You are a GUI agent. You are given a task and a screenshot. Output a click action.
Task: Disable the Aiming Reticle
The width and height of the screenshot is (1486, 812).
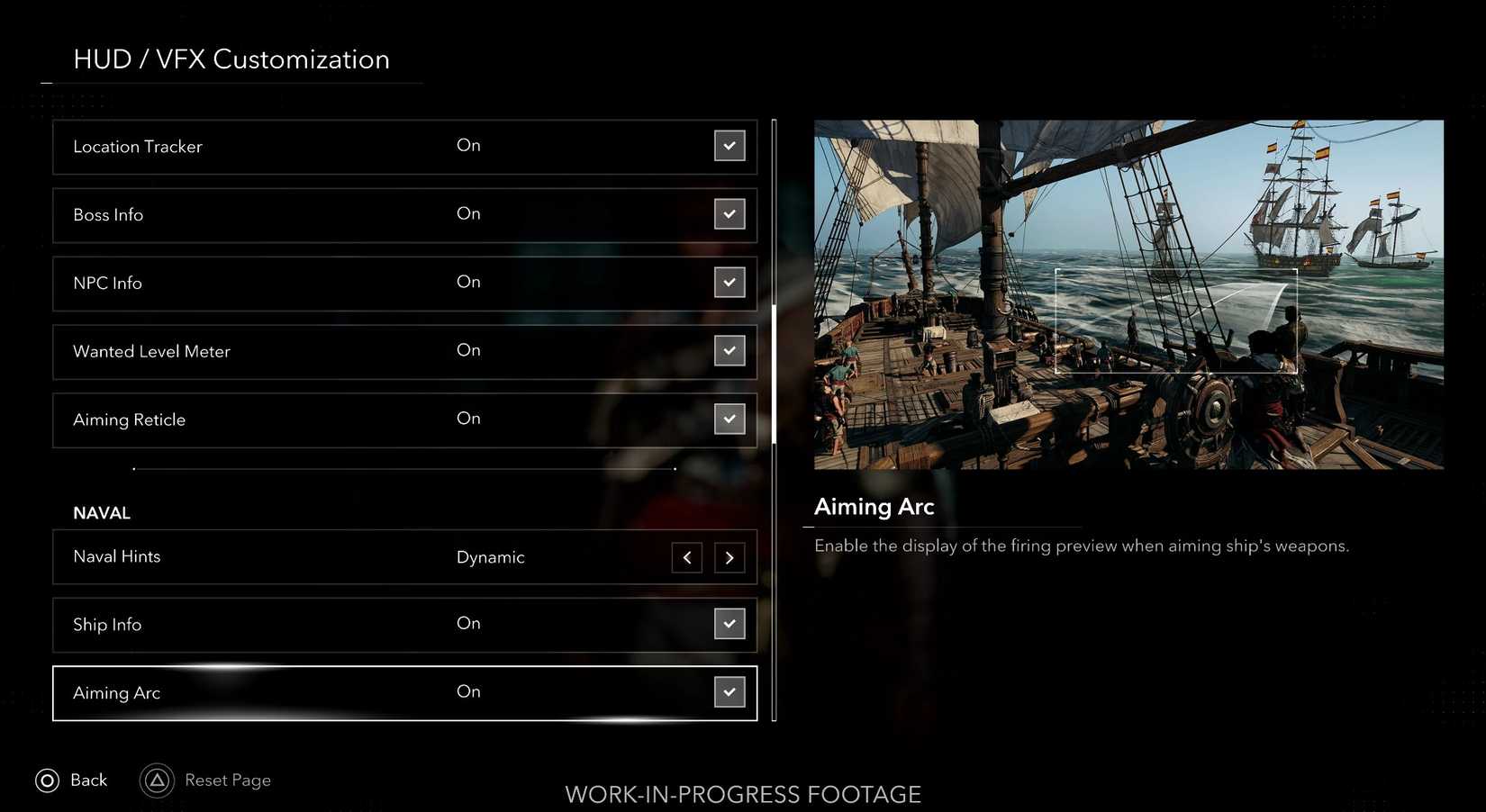[x=729, y=419]
